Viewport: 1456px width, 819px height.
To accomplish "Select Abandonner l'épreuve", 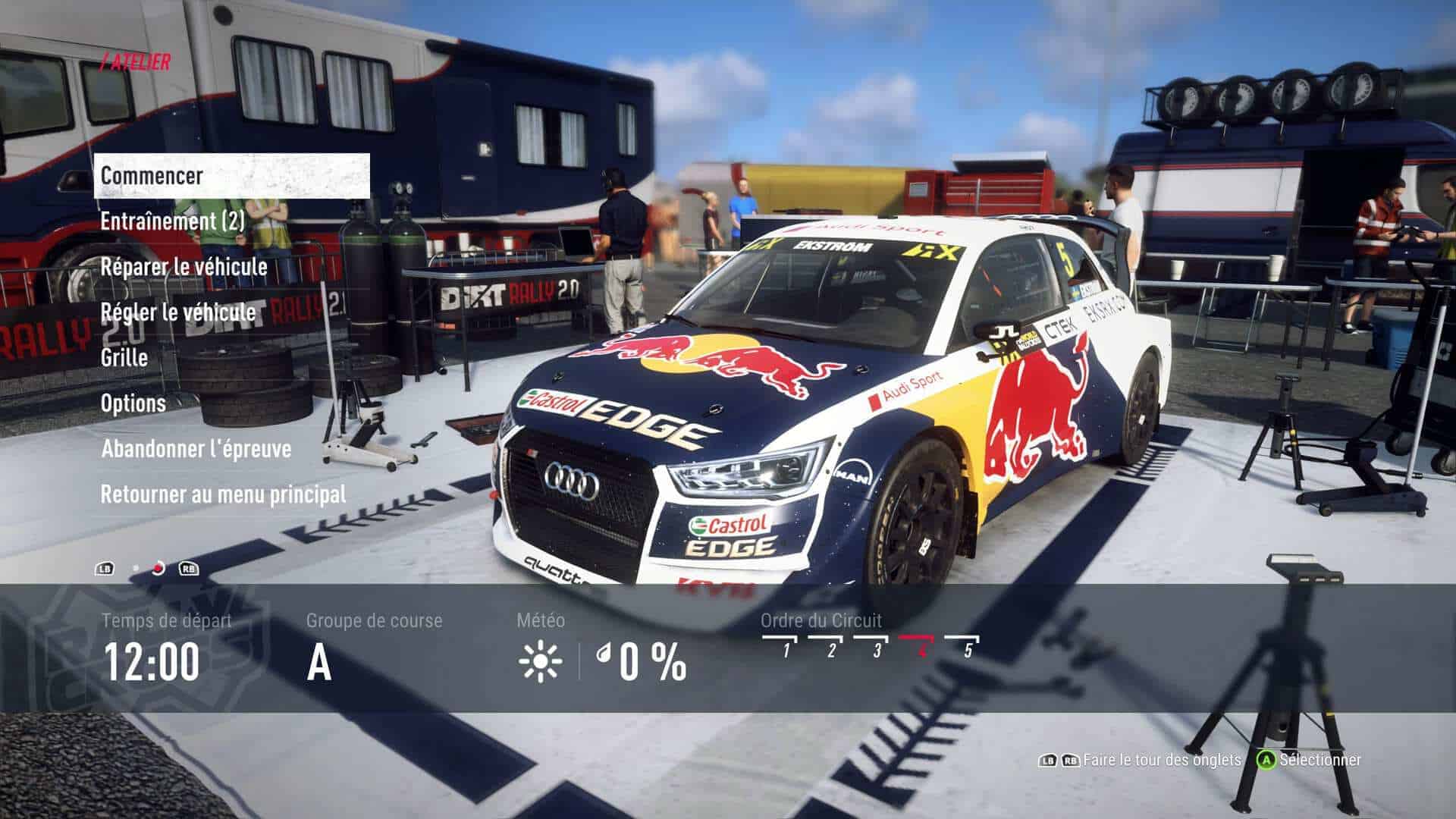I will click(x=196, y=449).
